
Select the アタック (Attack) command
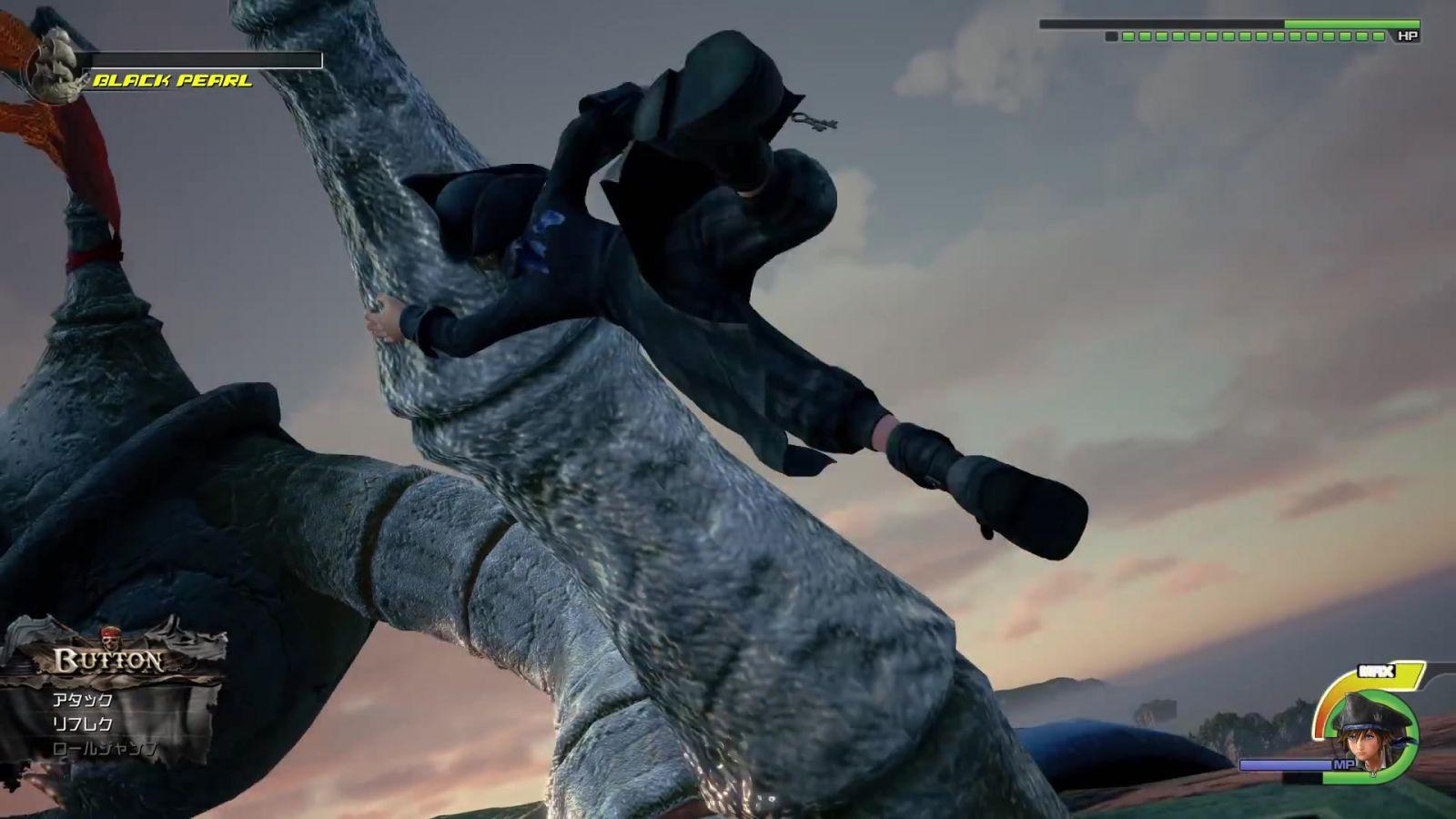[x=83, y=700]
